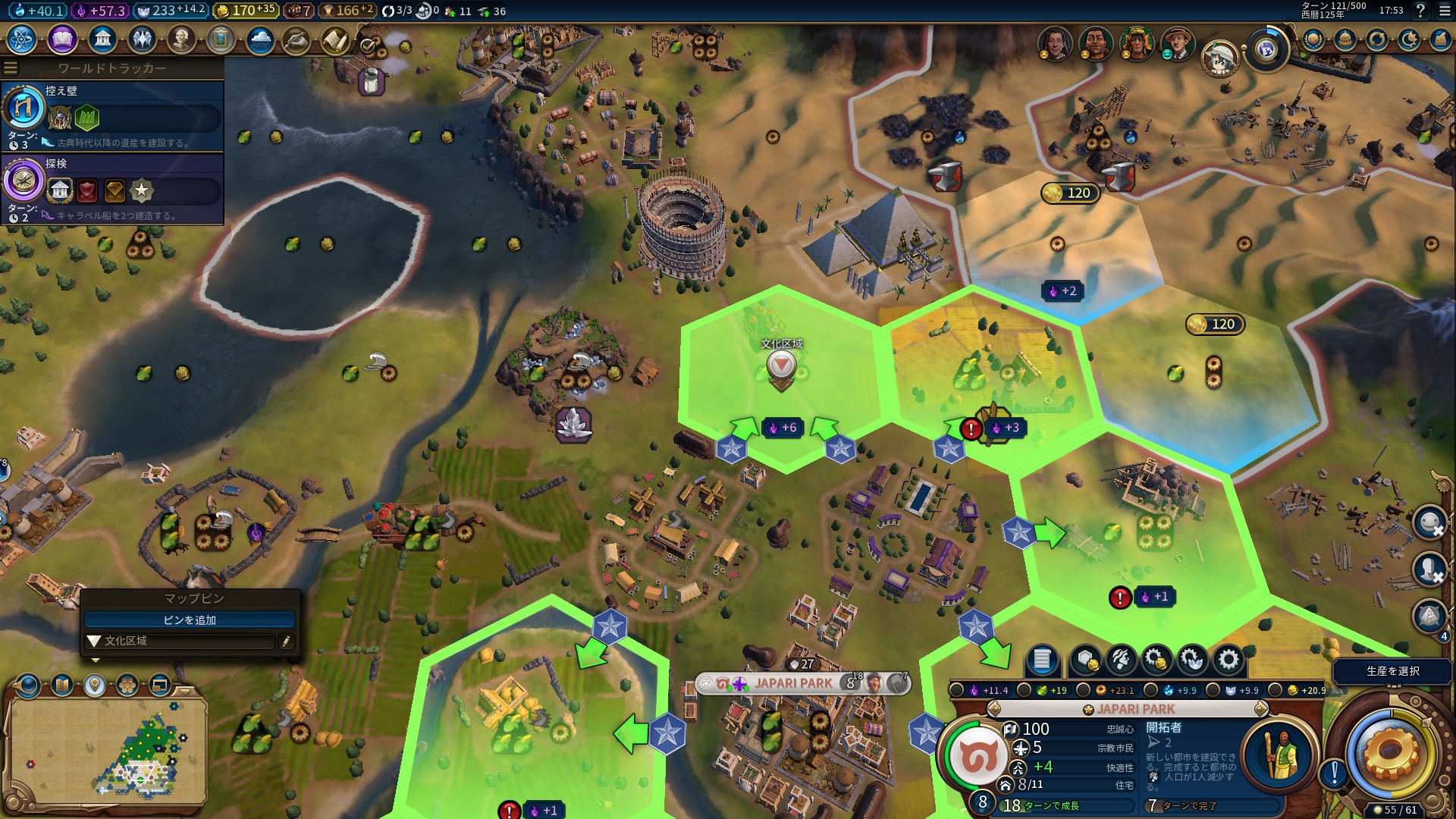Screen dimensions: 1456x819
Task: Select the 控え壁 research tracker entry
Action: click(x=114, y=115)
